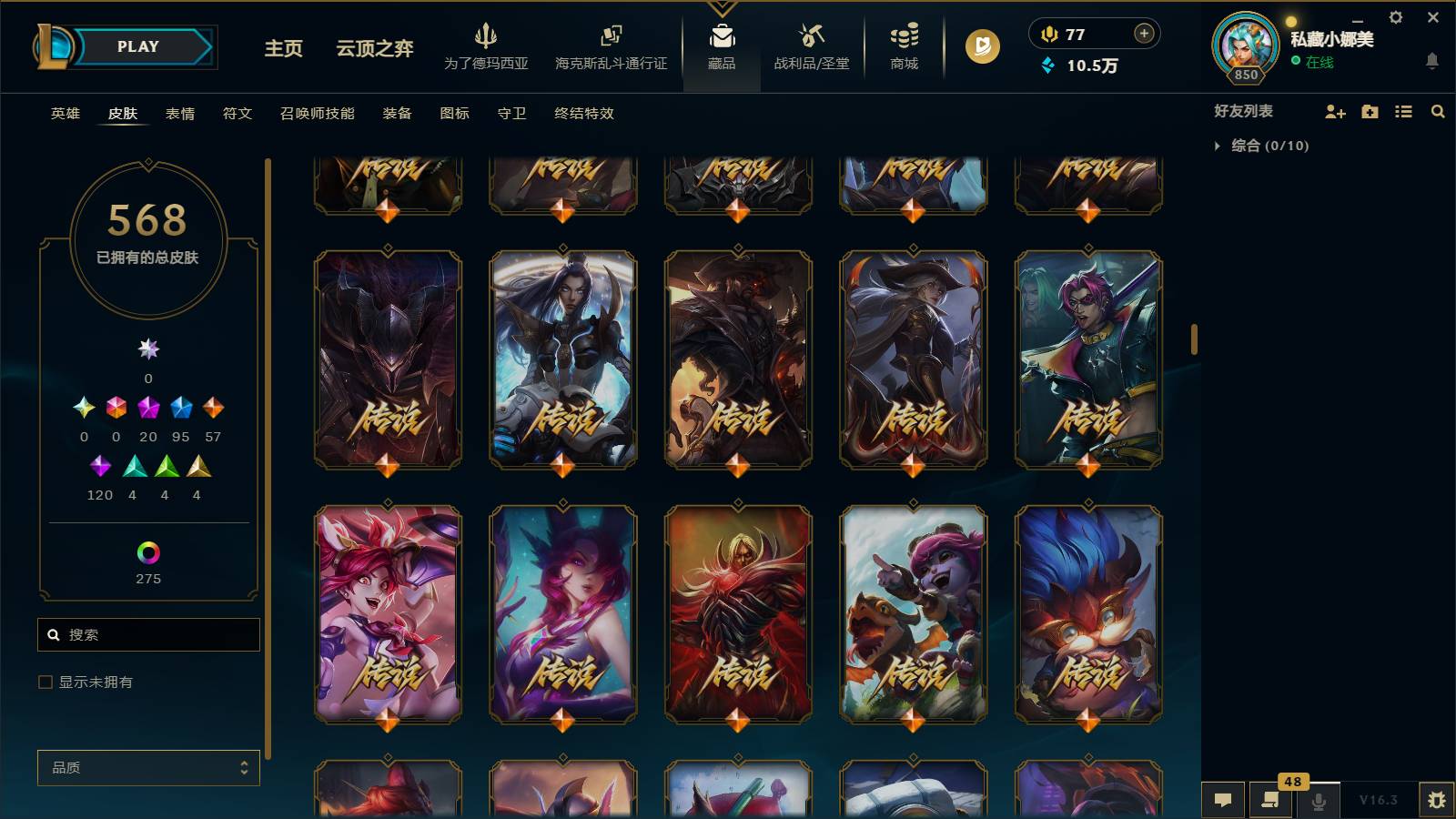Open chat messages with 48 badge
The image size is (1456, 819).
(x=1271, y=800)
